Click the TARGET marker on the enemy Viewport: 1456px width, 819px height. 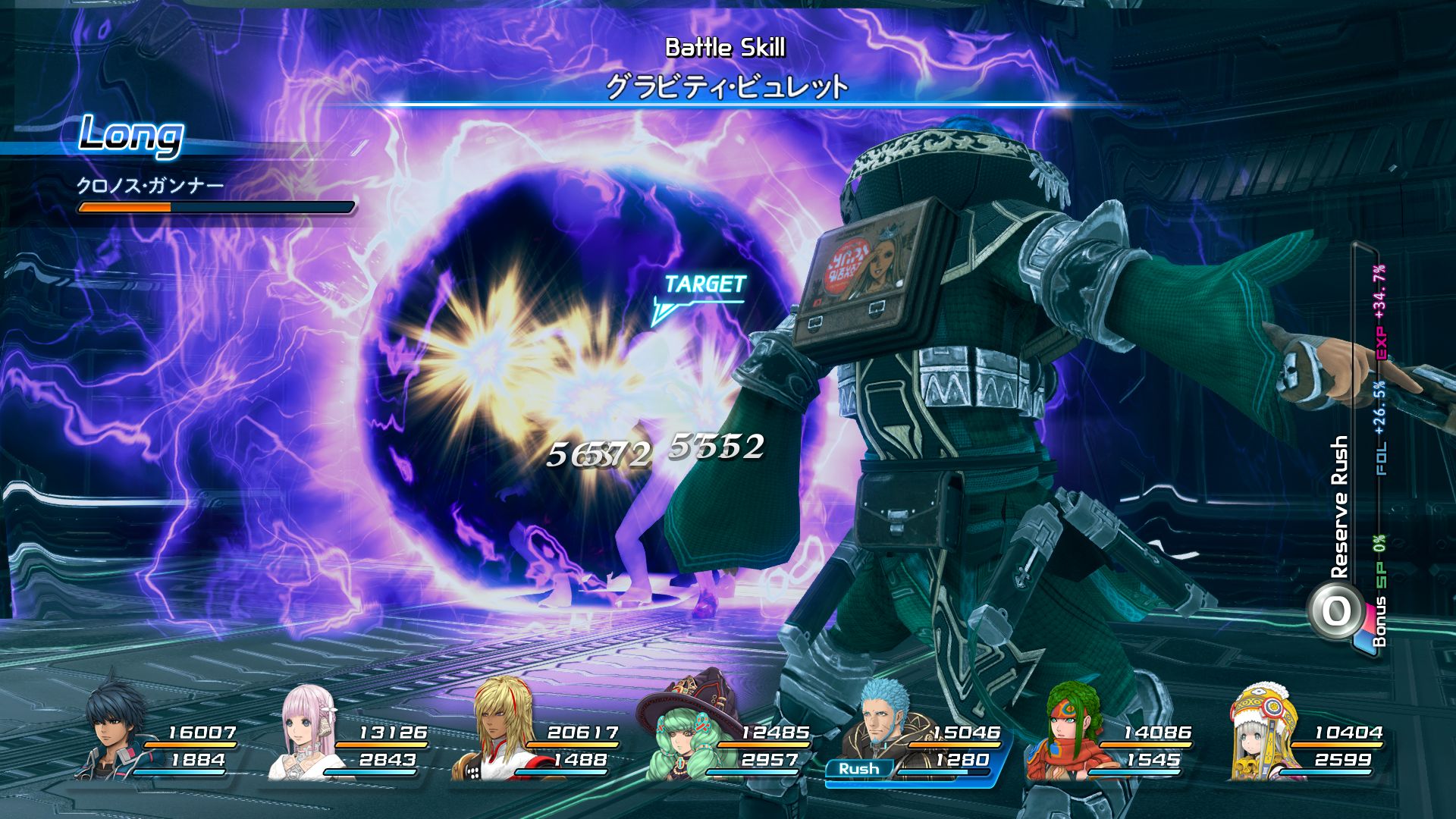[x=704, y=286]
